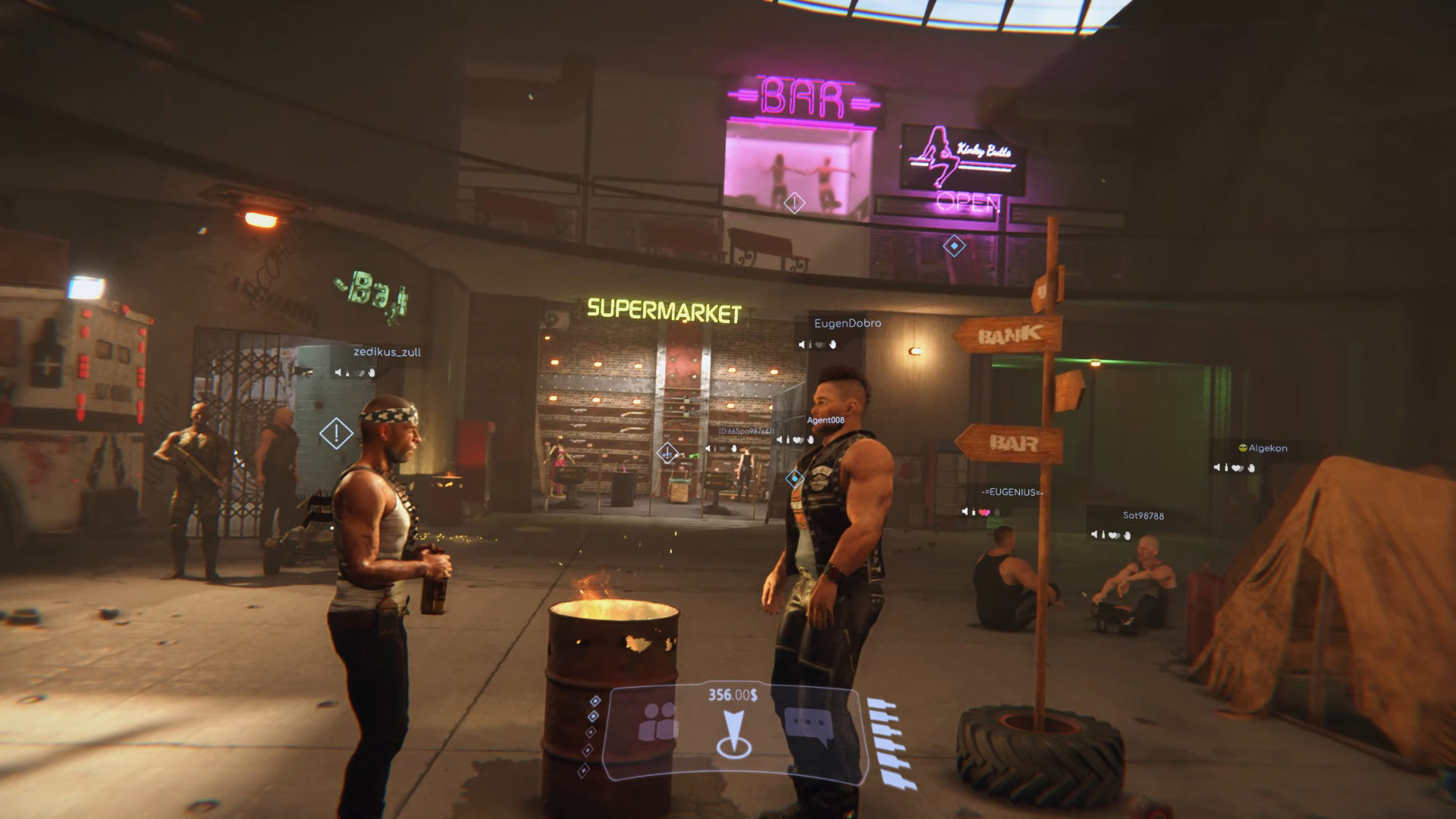
Task: Select the exclamation marker below the BAR sign
Action: [x=794, y=202]
